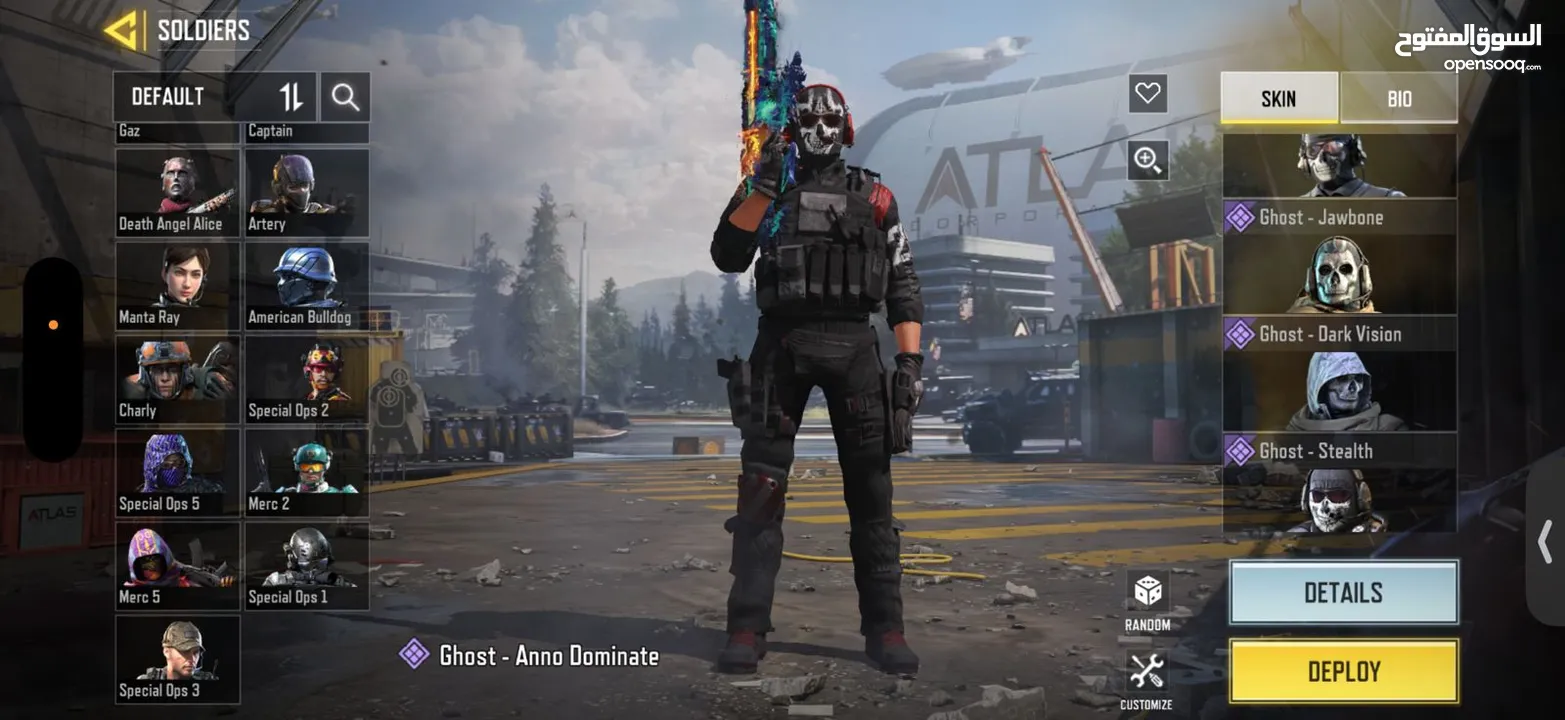Open the Details panel
This screenshot has height=720, width=1565.
pyautogui.click(x=1343, y=592)
